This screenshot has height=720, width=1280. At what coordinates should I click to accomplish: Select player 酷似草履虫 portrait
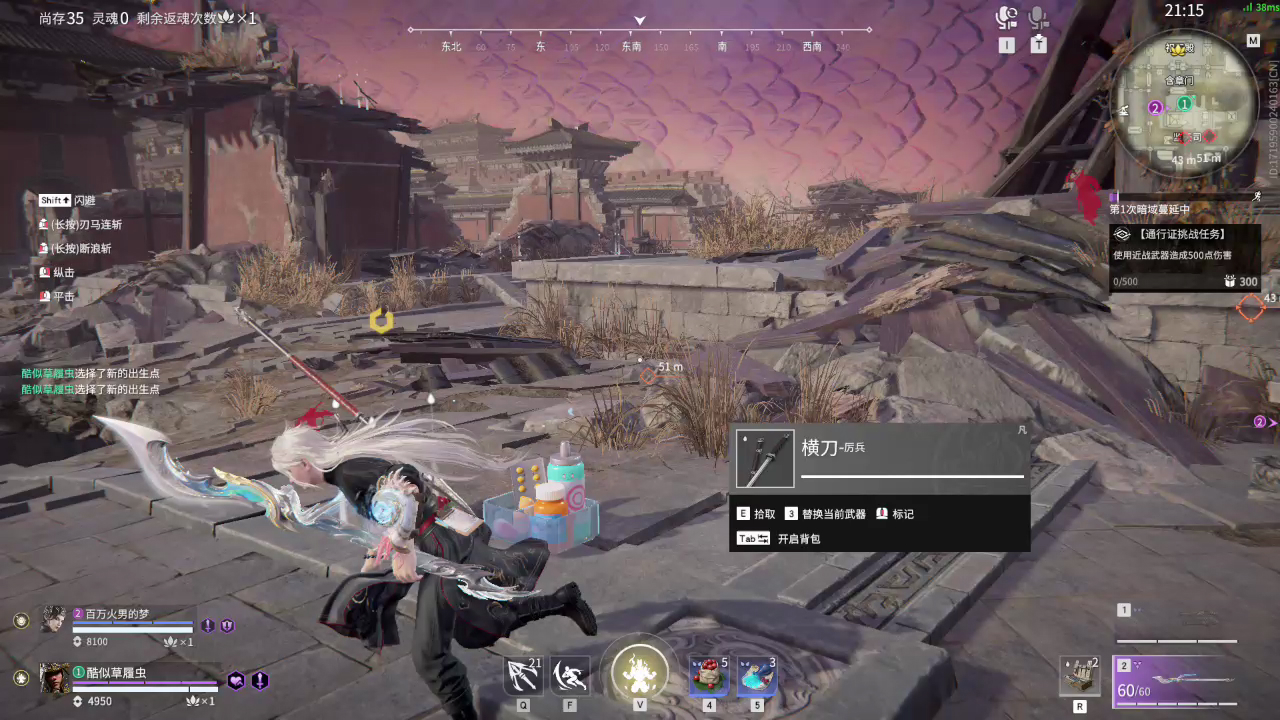54,677
